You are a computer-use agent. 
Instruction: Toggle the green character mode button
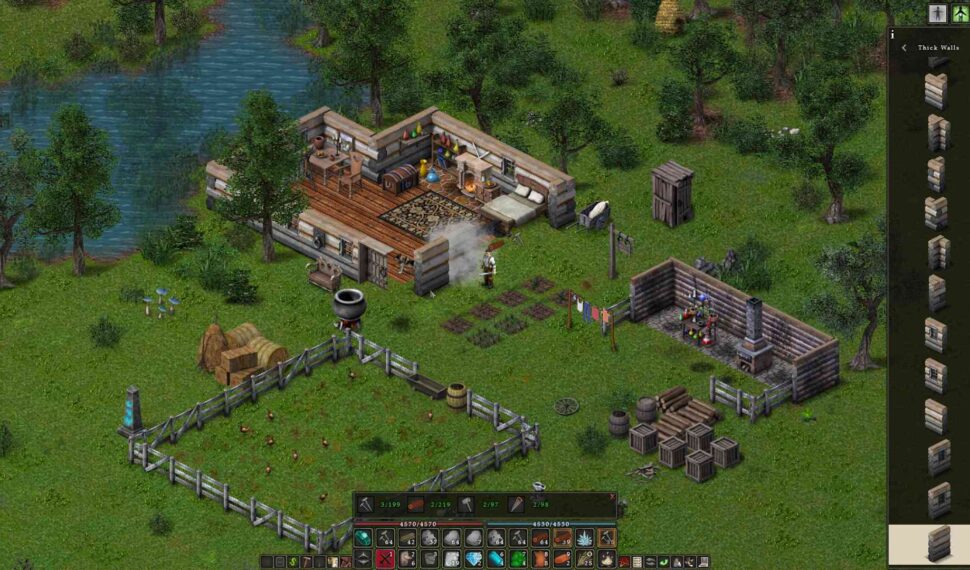coord(959,12)
